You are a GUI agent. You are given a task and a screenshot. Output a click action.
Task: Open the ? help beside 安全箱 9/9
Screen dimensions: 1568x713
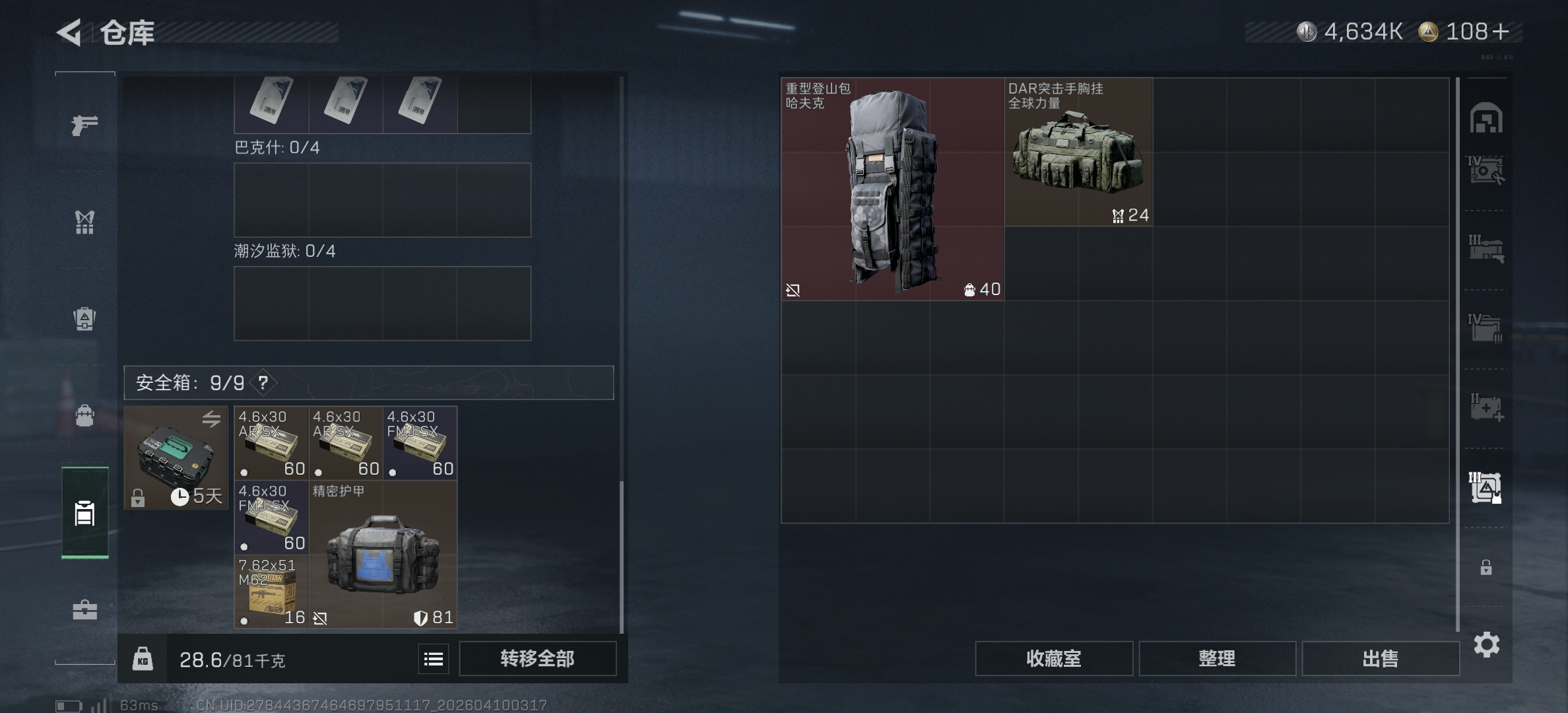coord(262,382)
